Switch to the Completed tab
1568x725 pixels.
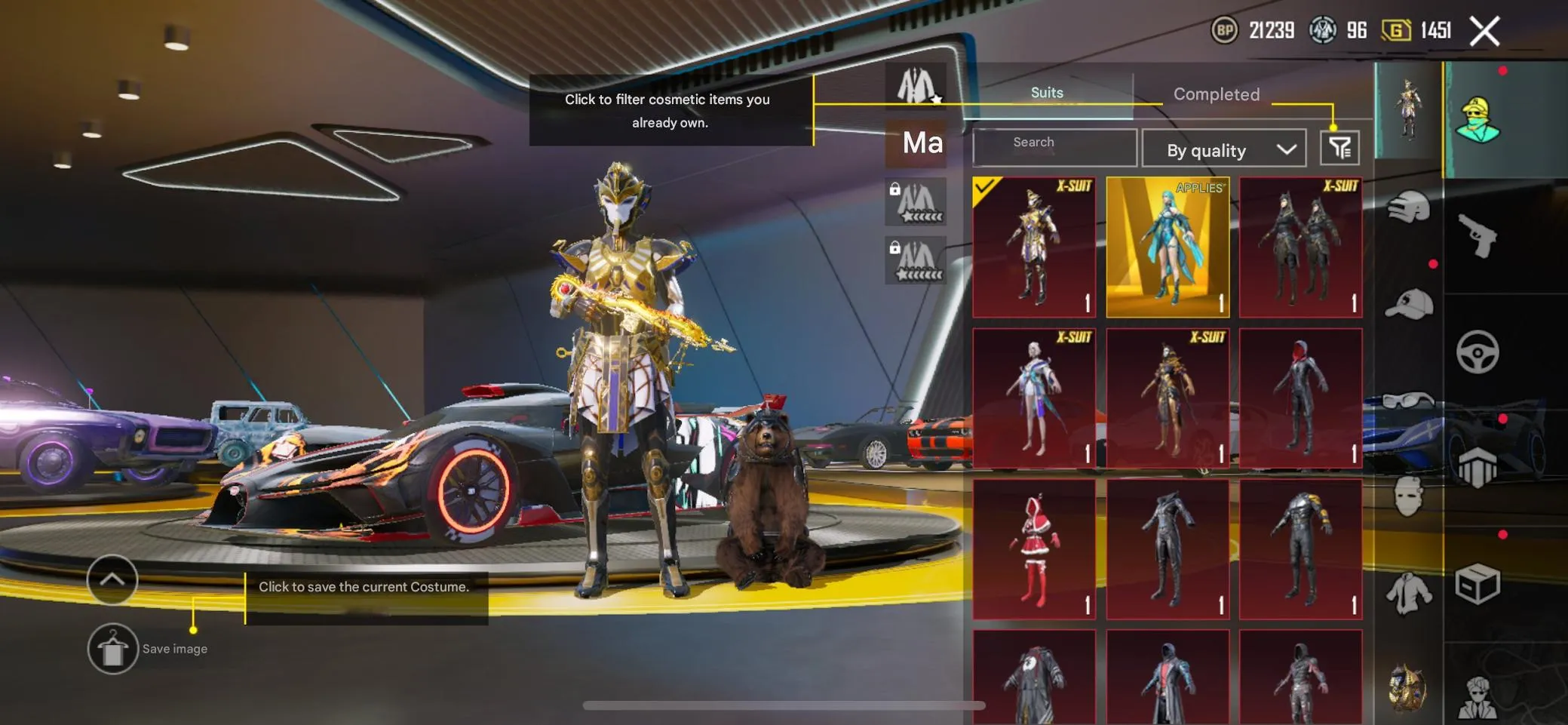[x=1215, y=94]
